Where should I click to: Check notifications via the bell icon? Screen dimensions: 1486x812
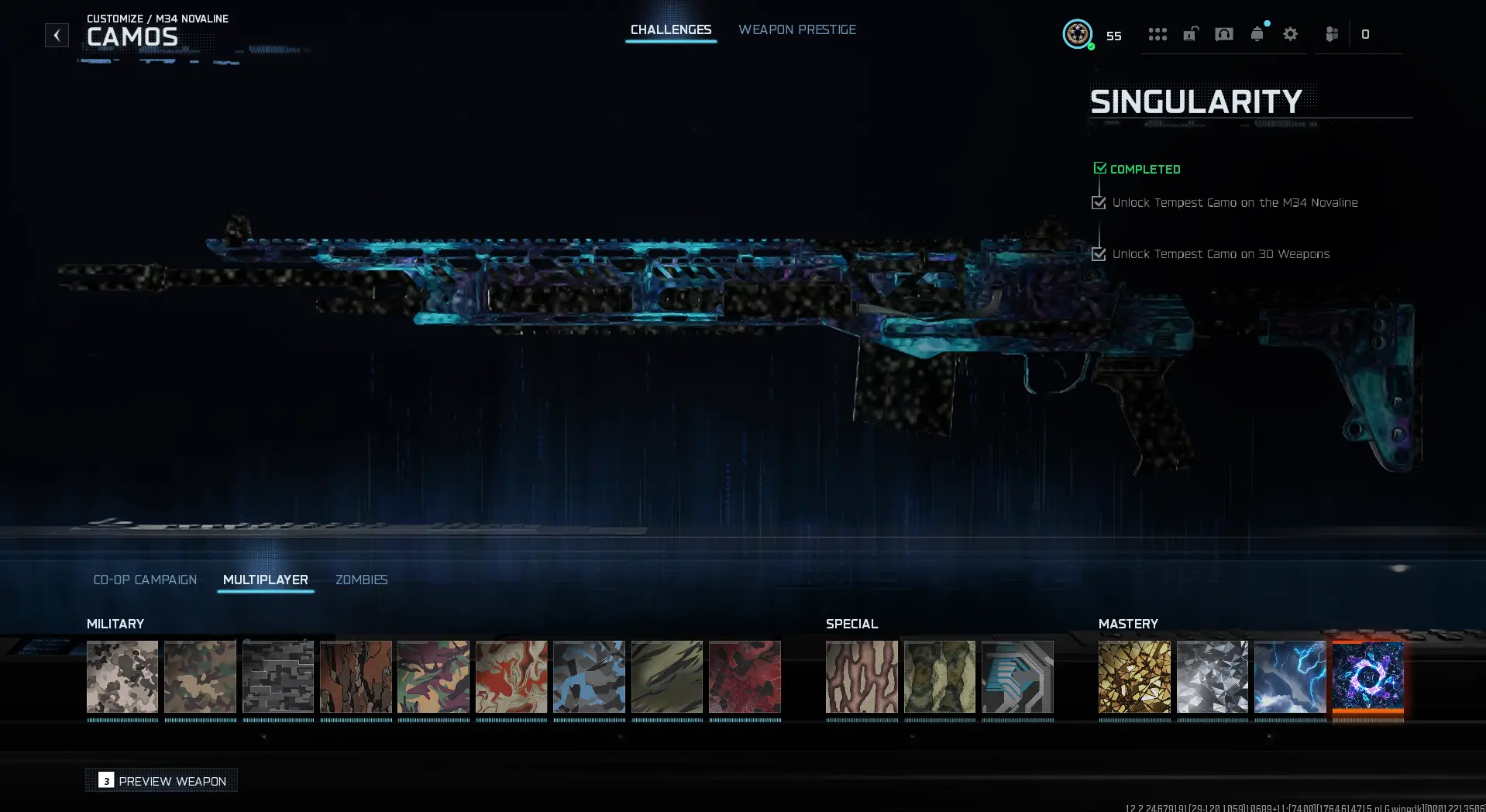[1257, 34]
